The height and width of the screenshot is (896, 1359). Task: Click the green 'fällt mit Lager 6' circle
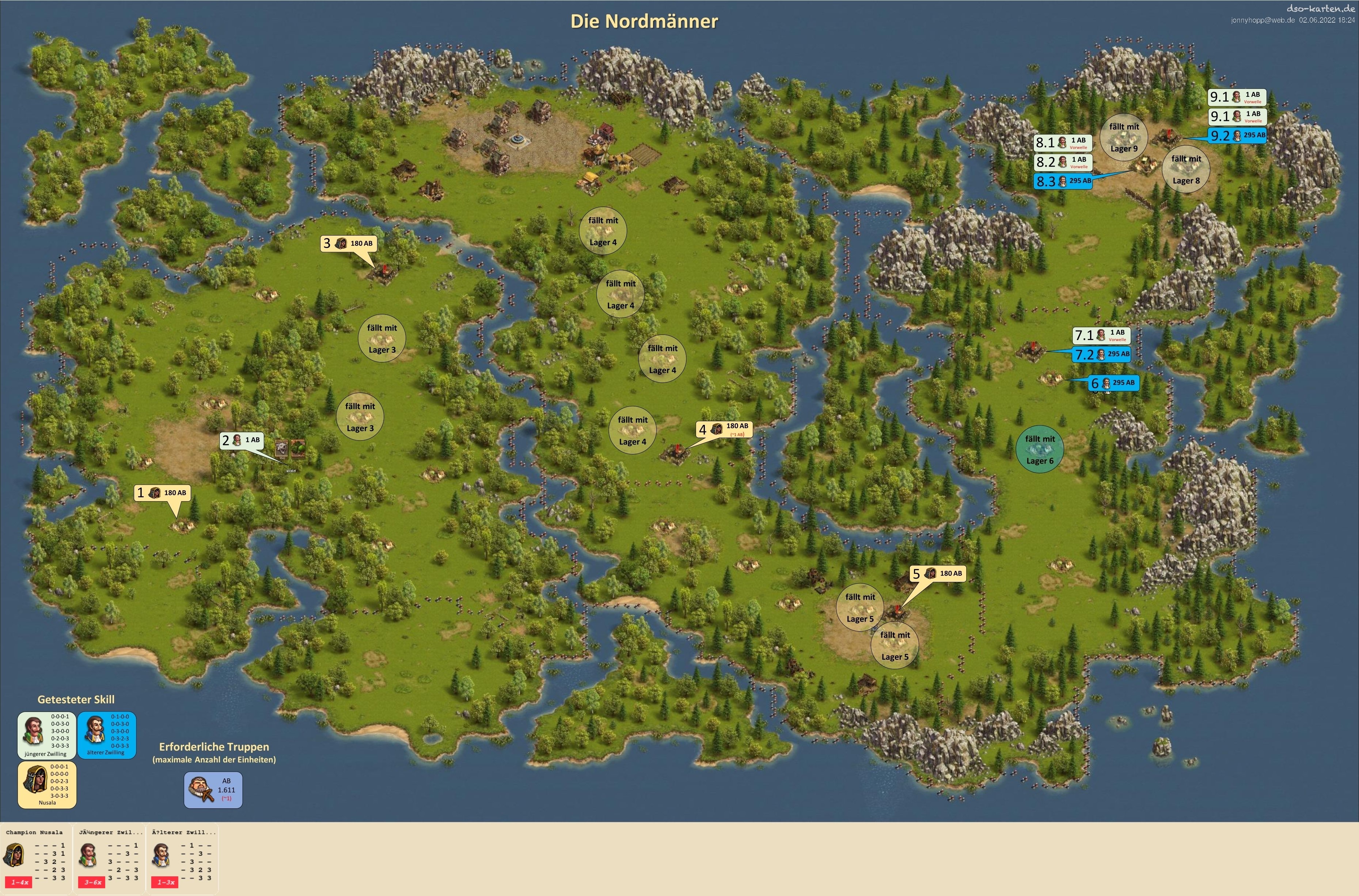point(1040,450)
